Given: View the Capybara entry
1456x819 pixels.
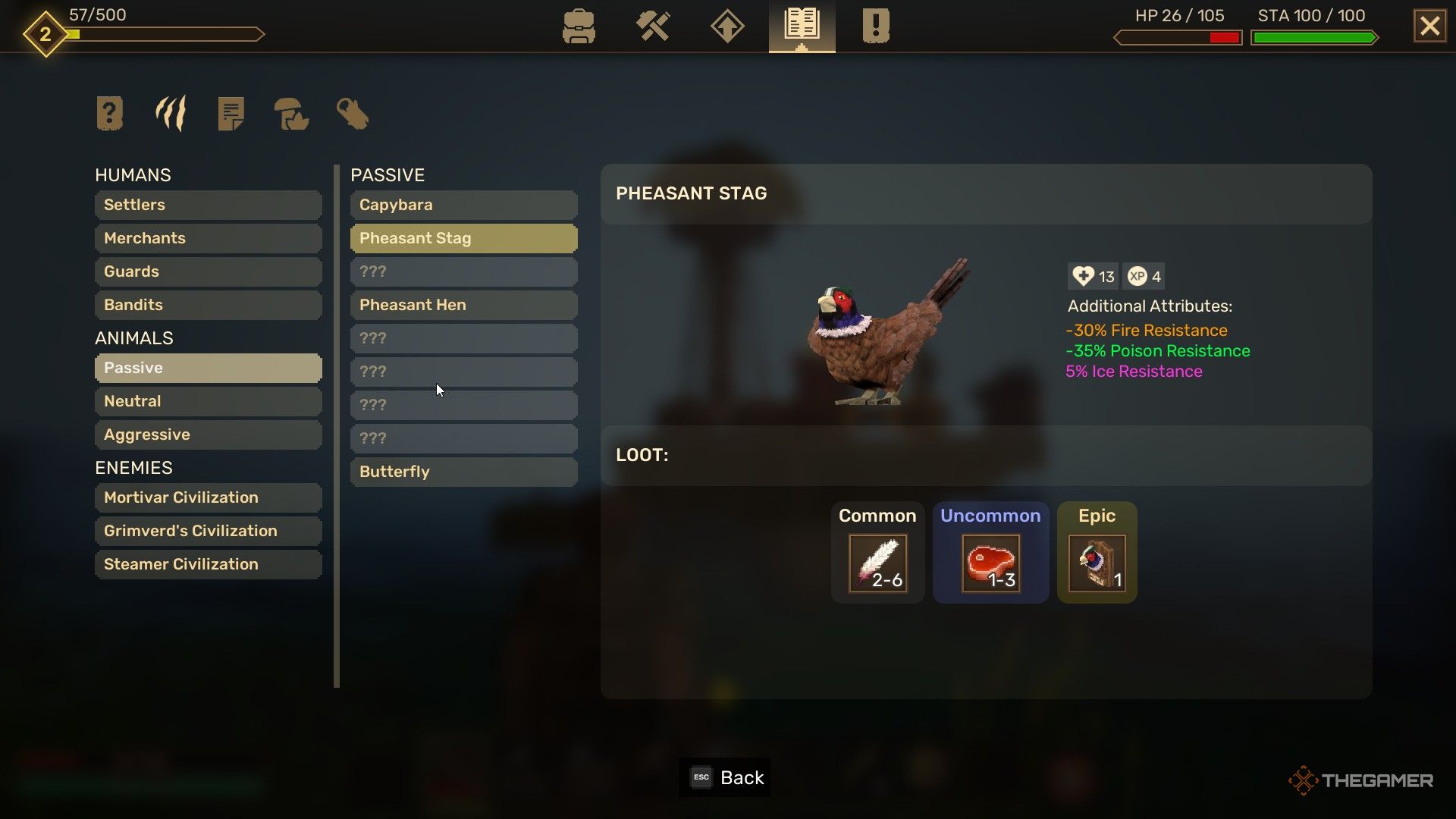Looking at the screenshot, I should click(x=463, y=205).
